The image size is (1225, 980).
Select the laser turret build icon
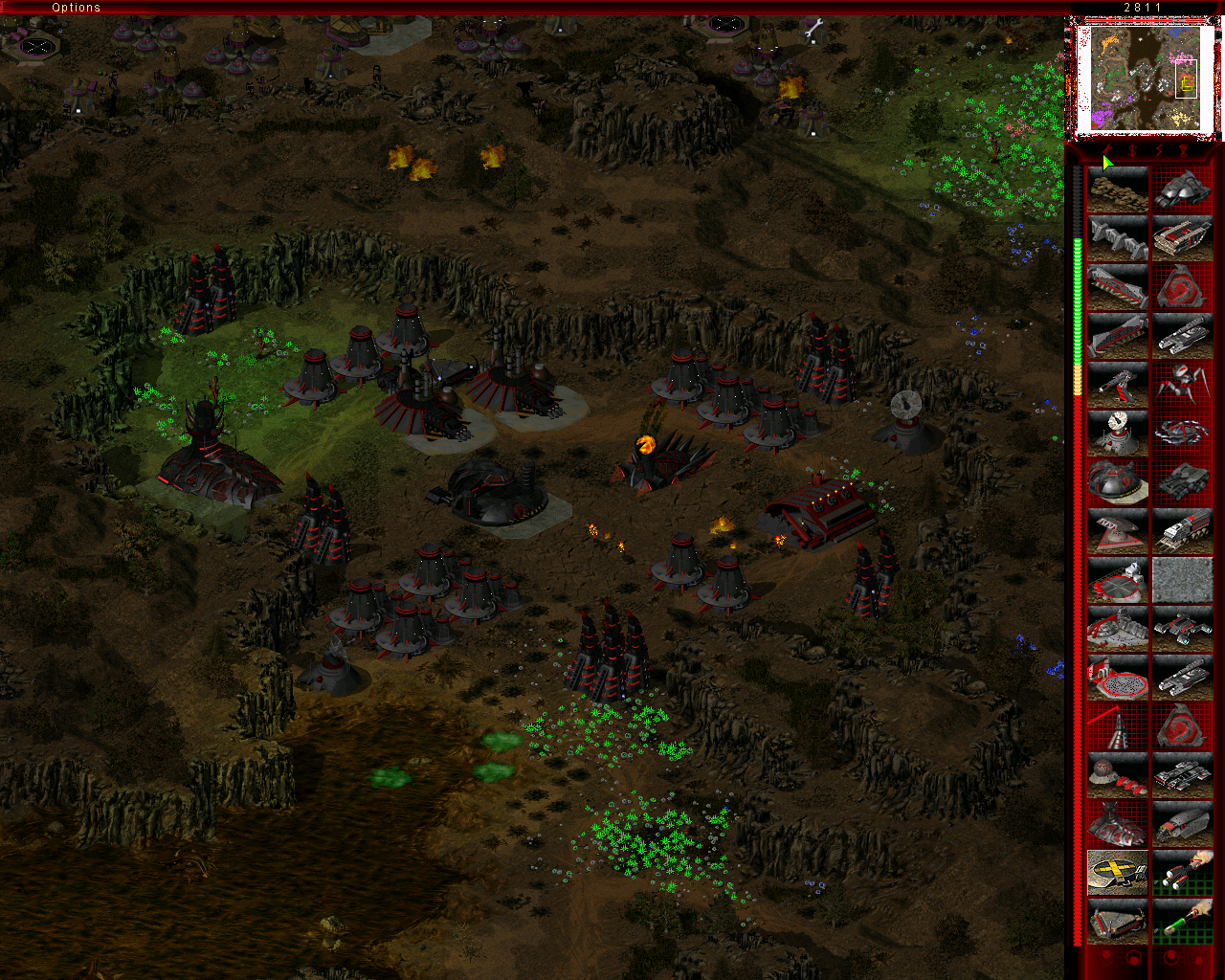pyautogui.click(x=1117, y=385)
